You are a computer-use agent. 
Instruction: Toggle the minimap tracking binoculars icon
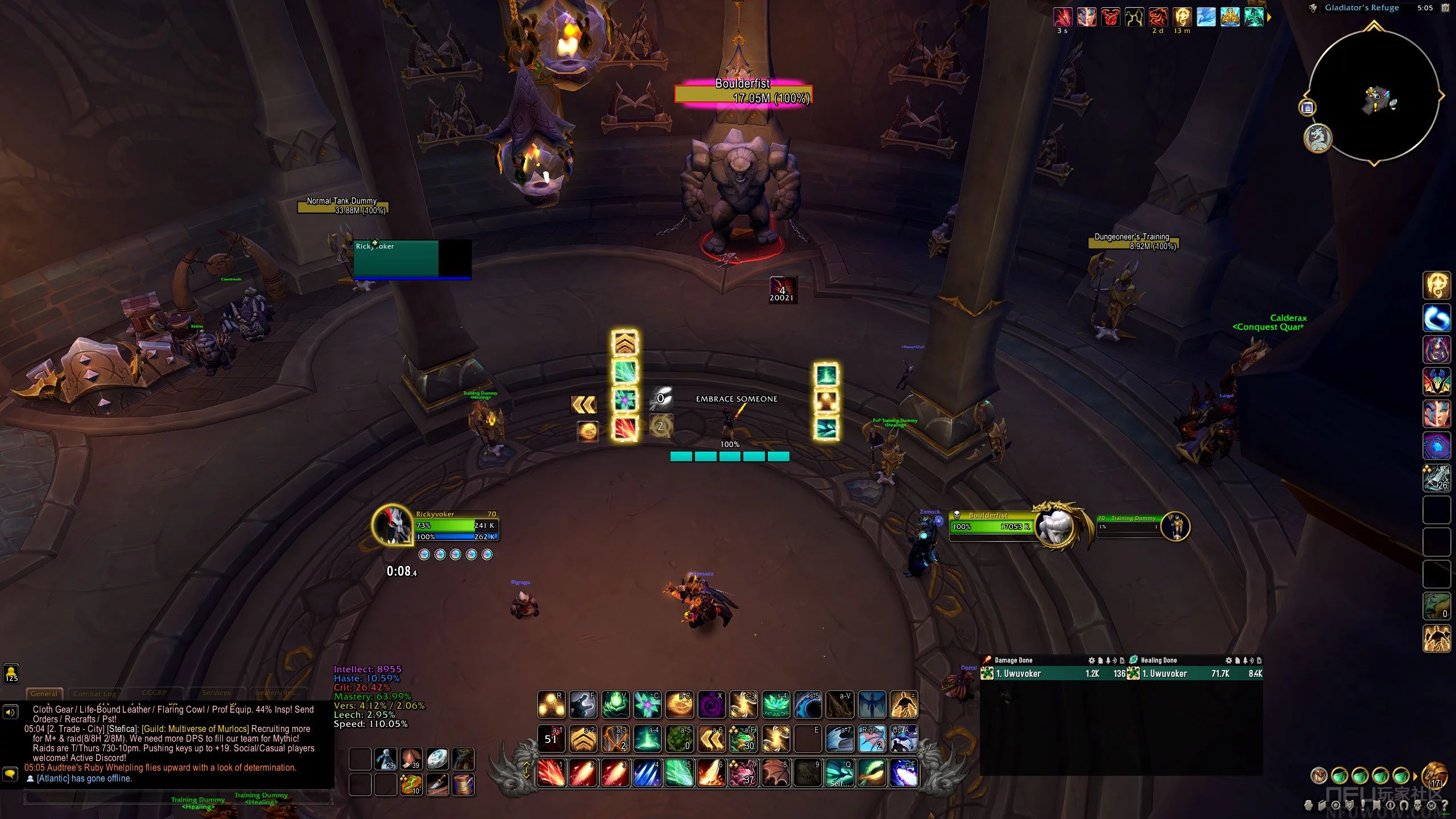click(1314, 8)
